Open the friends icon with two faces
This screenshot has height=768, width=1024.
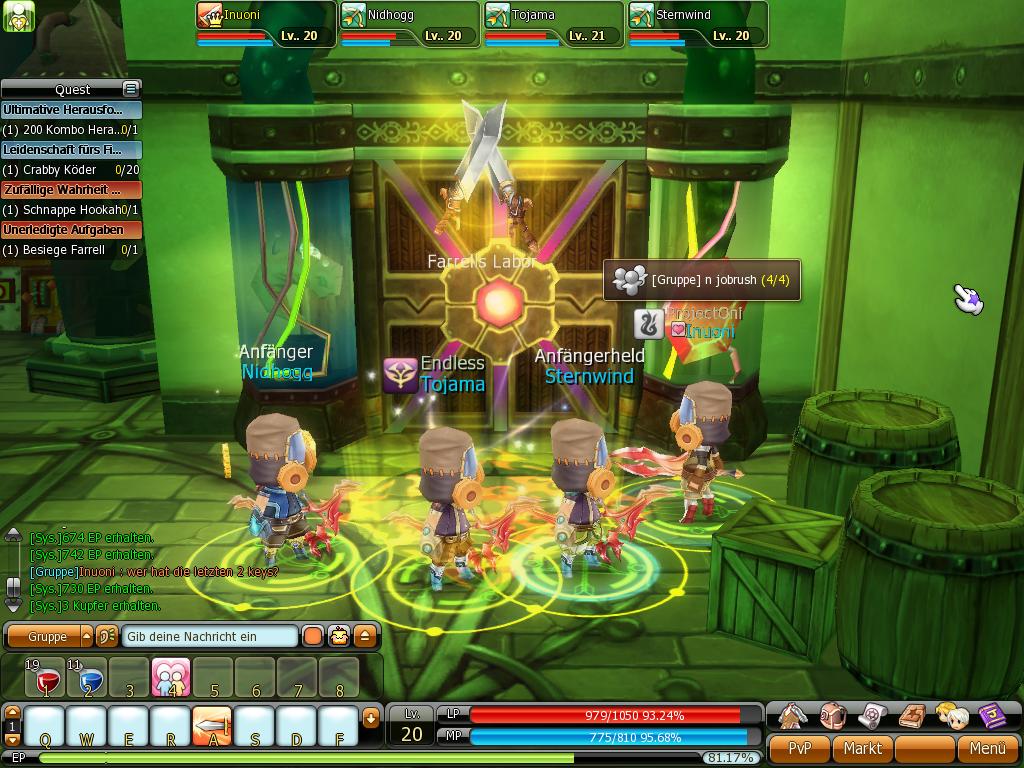click(951, 715)
